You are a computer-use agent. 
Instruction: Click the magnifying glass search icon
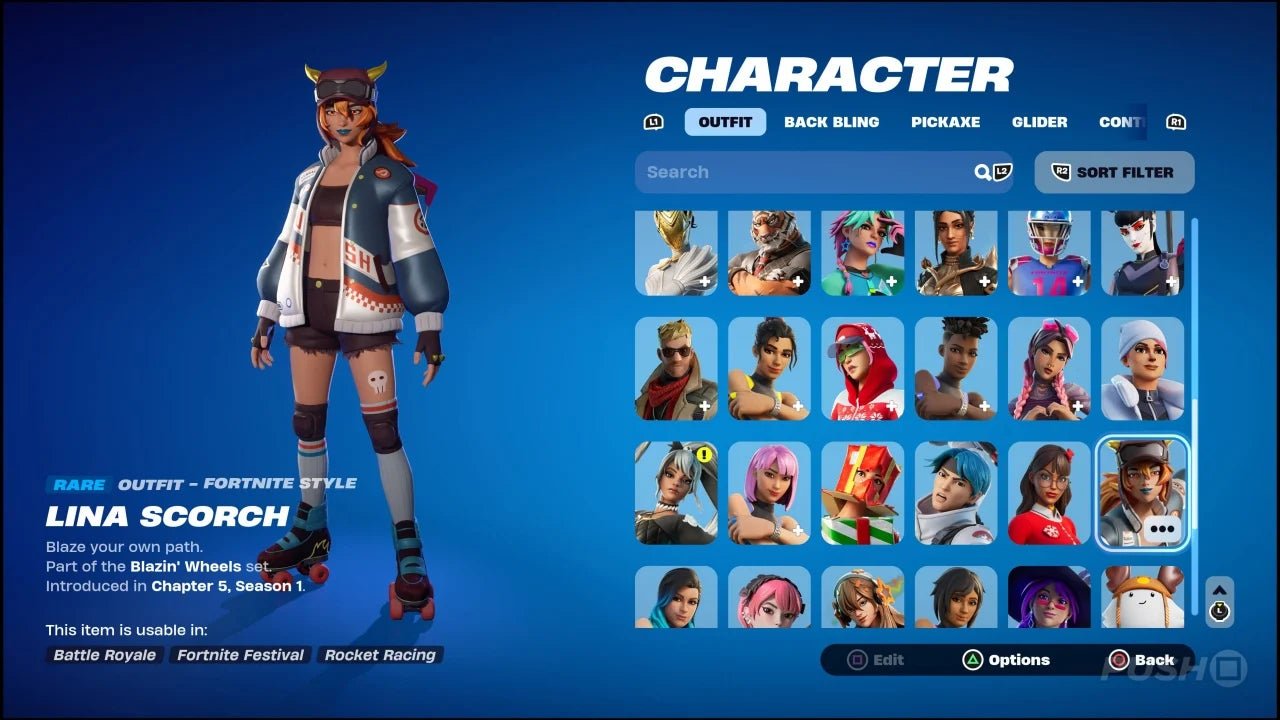[x=981, y=172]
